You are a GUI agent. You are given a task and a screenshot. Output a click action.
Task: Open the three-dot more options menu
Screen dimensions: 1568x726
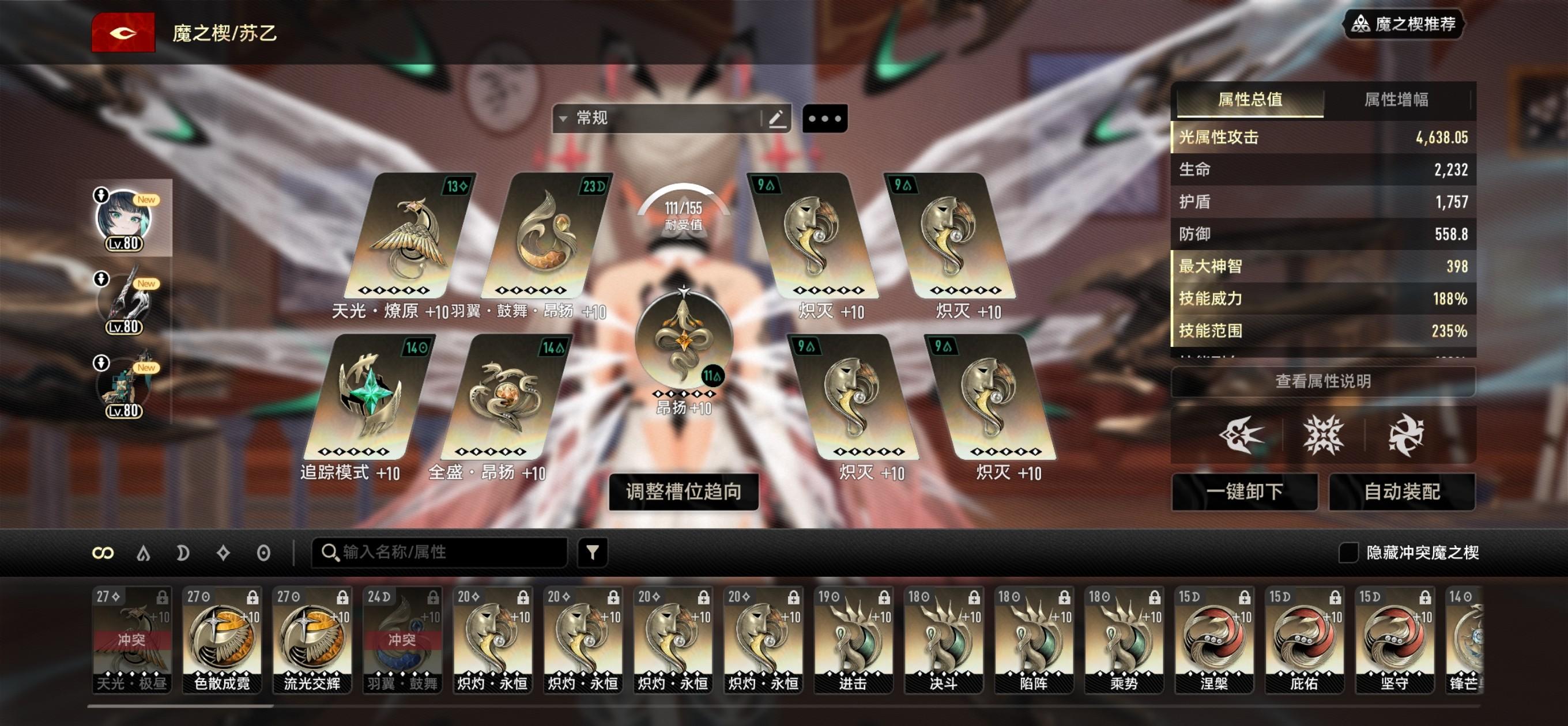pyautogui.click(x=825, y=118)
